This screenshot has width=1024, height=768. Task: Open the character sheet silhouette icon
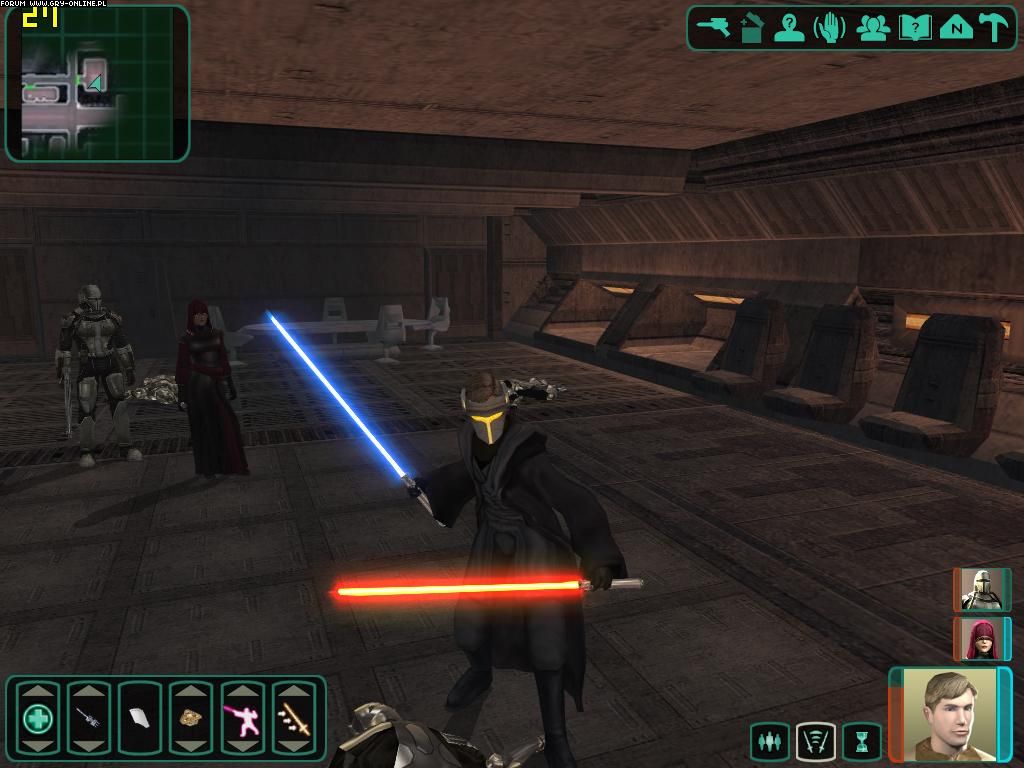pos(790,27)
